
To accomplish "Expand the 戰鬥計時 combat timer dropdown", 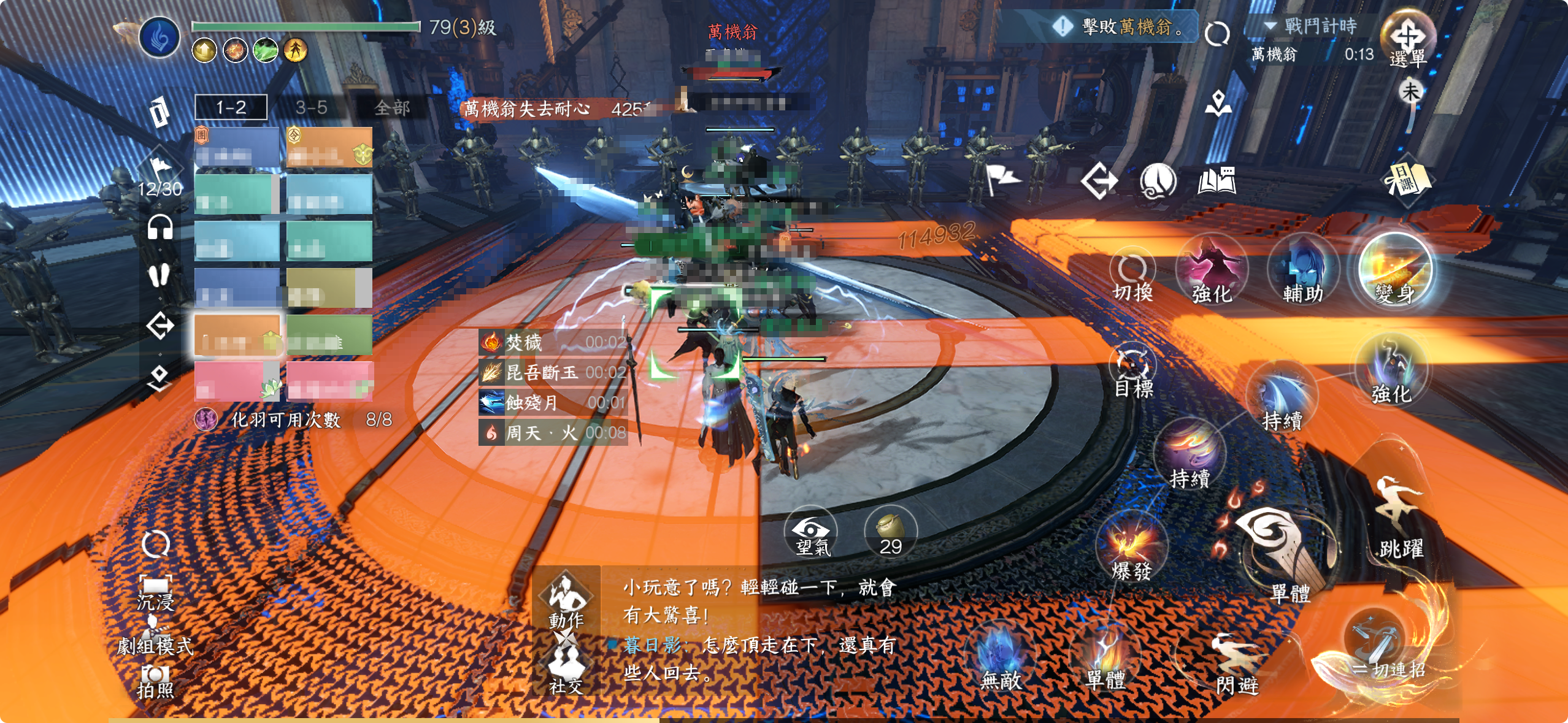I will tap(1271, 26).
